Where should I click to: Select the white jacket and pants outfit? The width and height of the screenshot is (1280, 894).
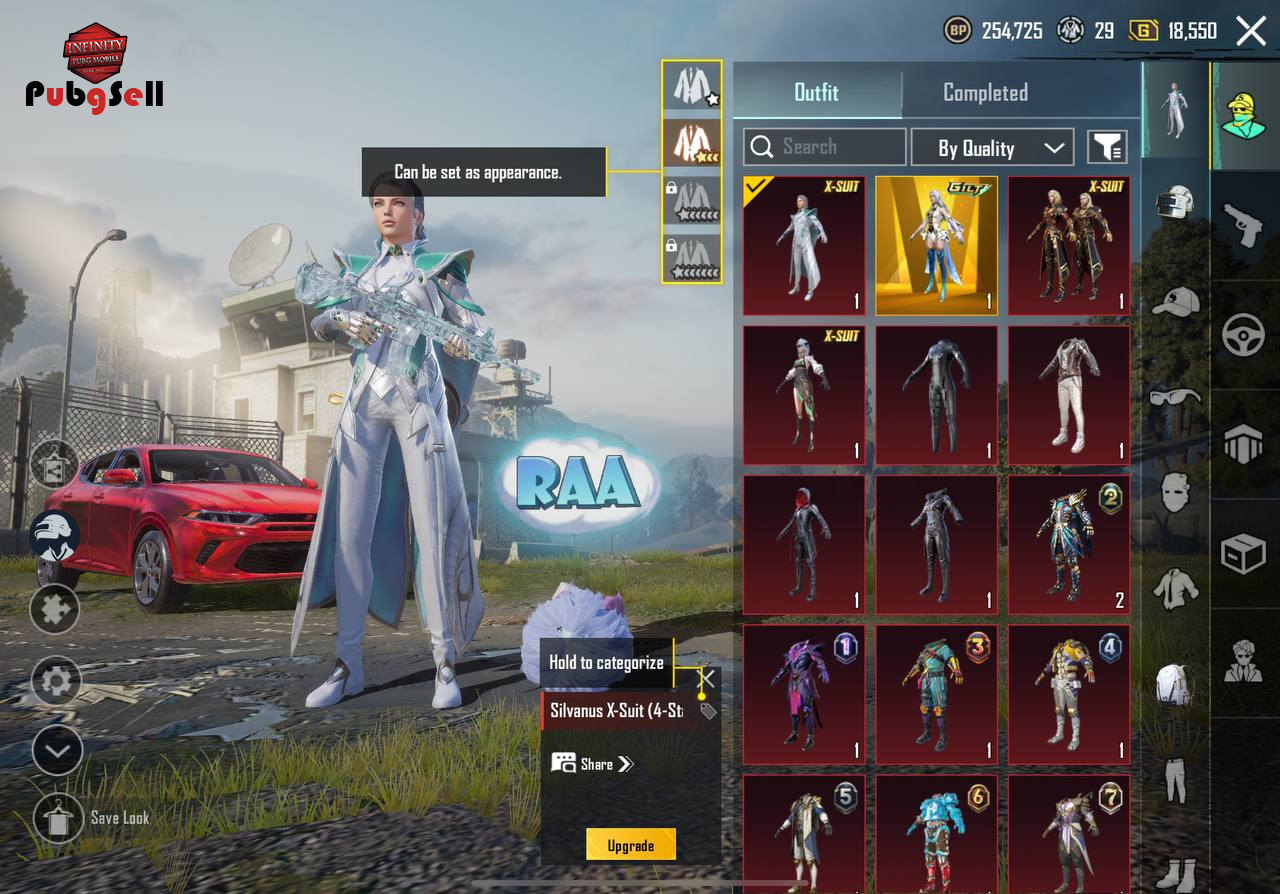tap(1069, 395)
